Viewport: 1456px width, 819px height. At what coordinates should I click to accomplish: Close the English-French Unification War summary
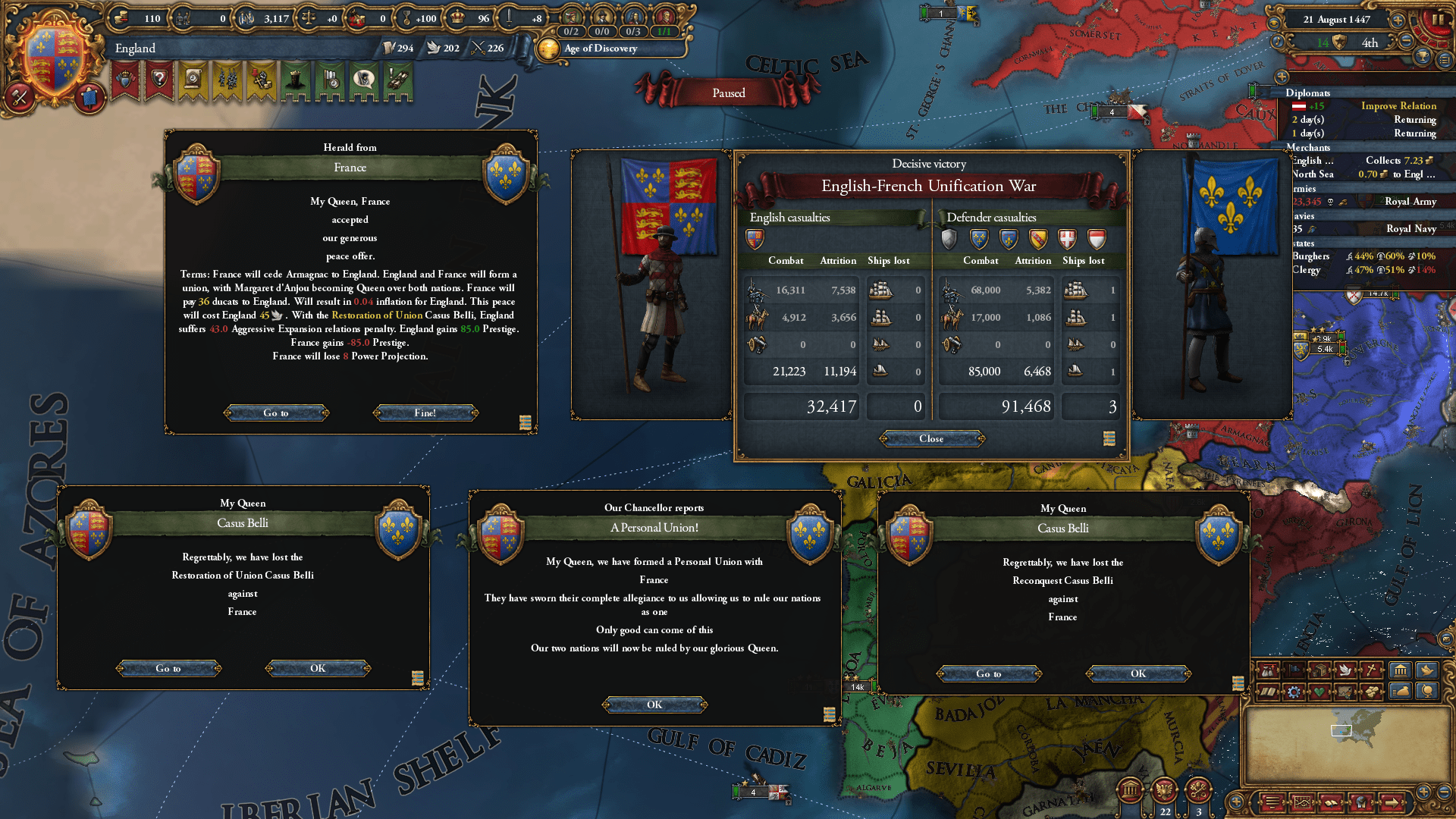930,439
